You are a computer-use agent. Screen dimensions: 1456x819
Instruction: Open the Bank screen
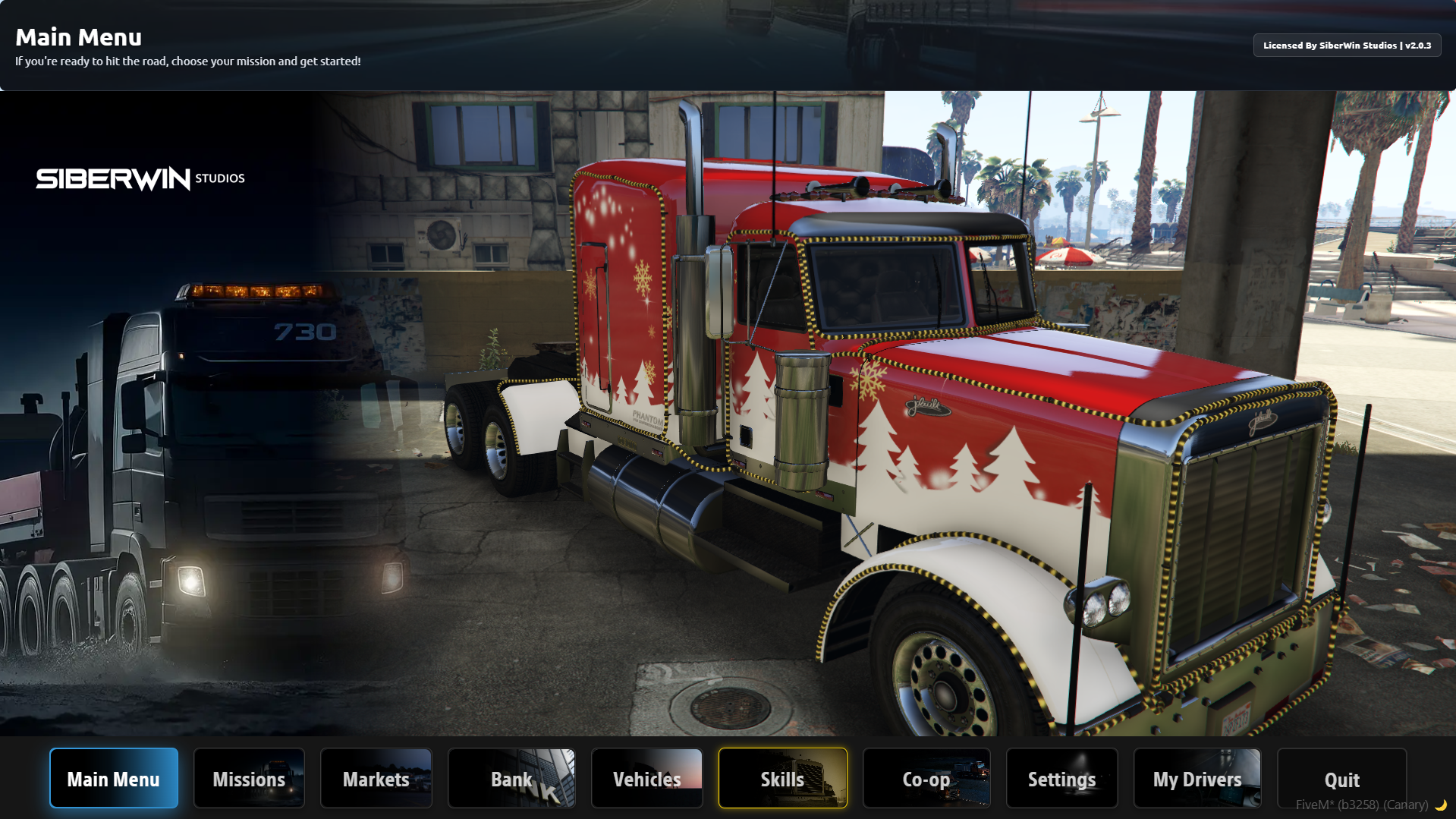pos(511,779)
